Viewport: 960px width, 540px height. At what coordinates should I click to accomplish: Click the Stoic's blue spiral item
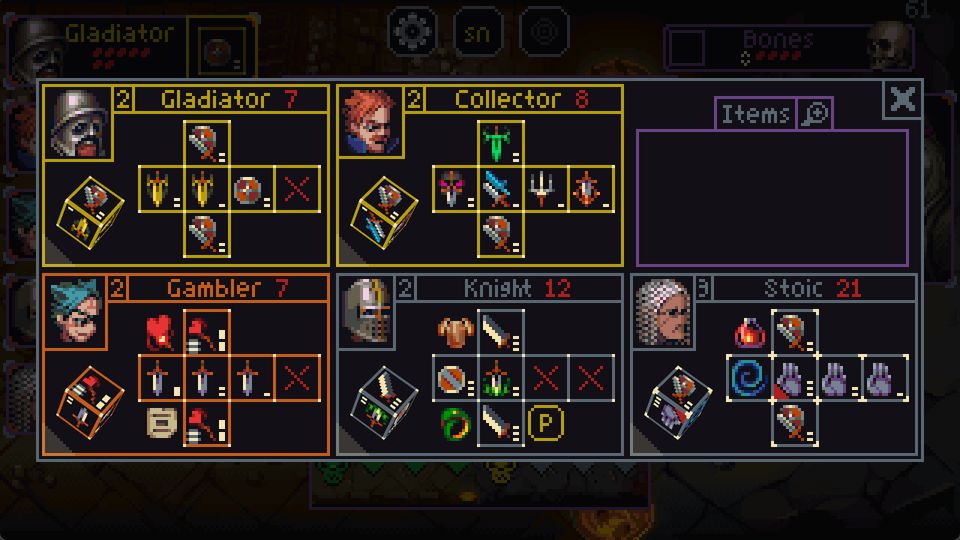(x=748, y=379)
